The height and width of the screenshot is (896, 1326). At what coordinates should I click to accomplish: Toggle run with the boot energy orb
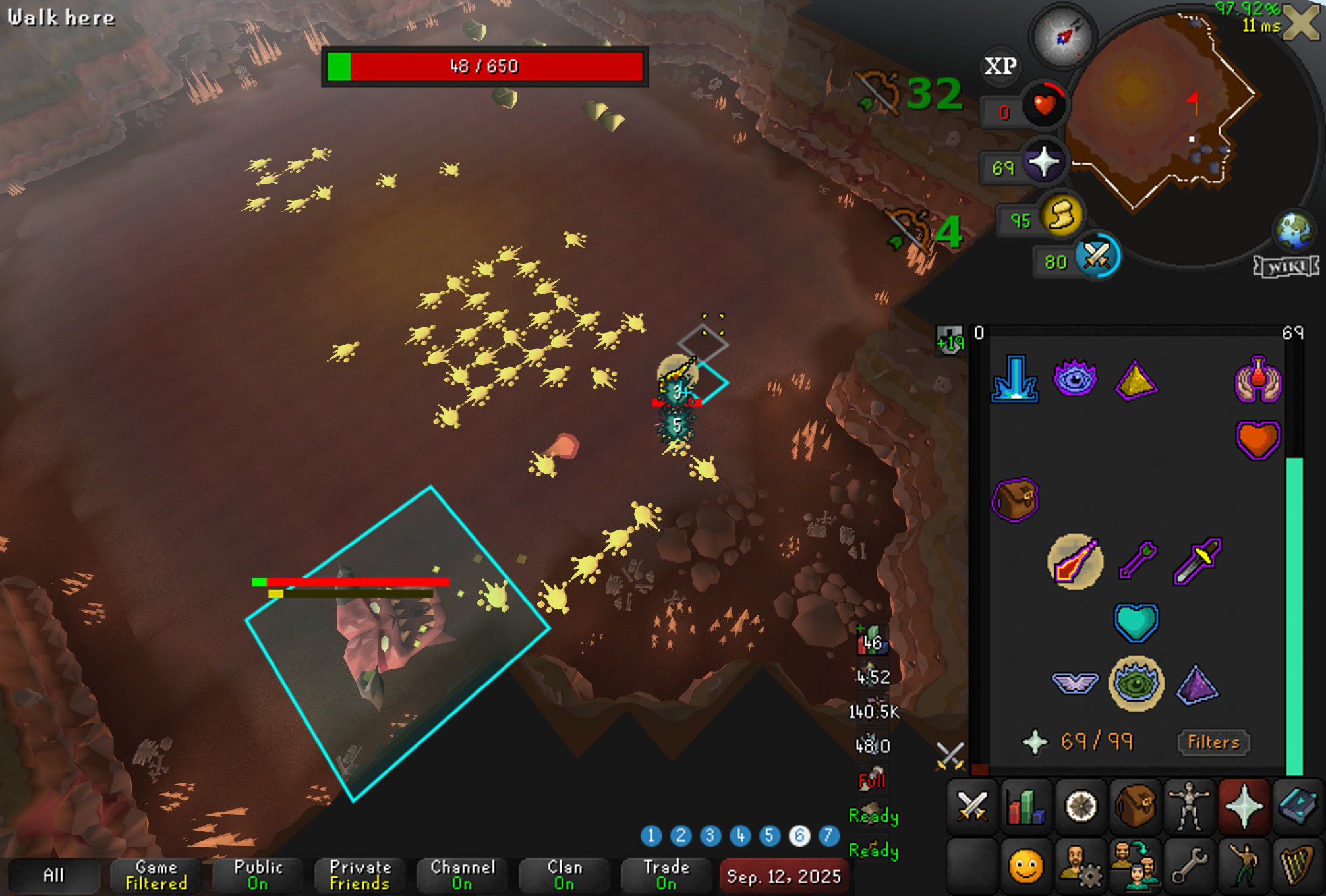[1061, 215]
